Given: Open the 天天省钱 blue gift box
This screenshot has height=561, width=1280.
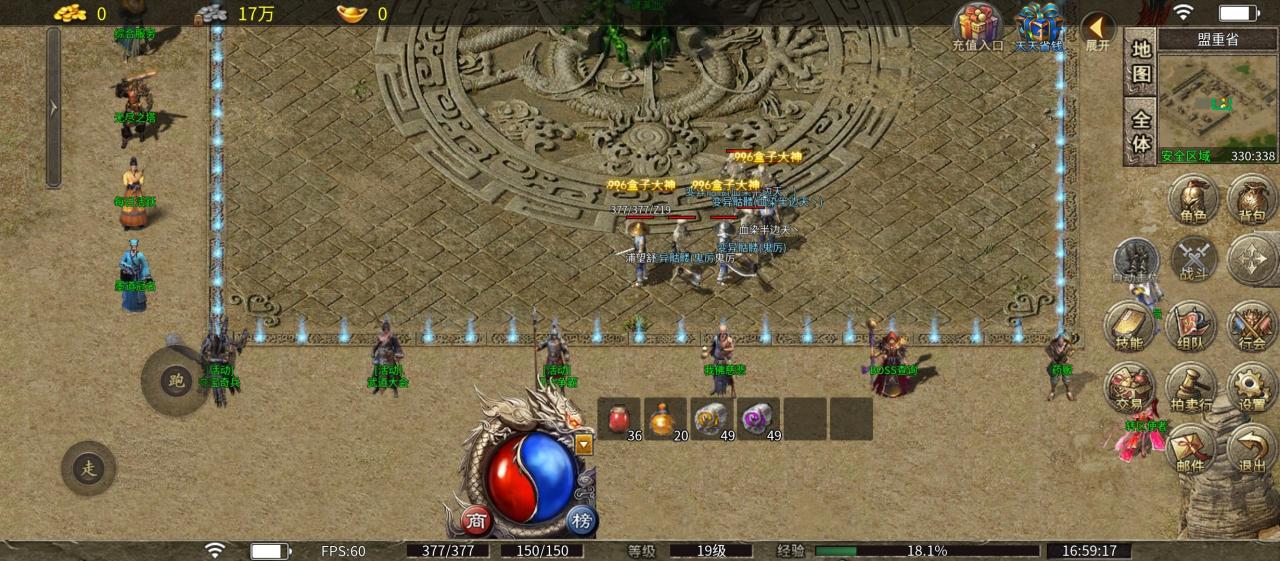Looking at the screenshot, I should 1039,26.
